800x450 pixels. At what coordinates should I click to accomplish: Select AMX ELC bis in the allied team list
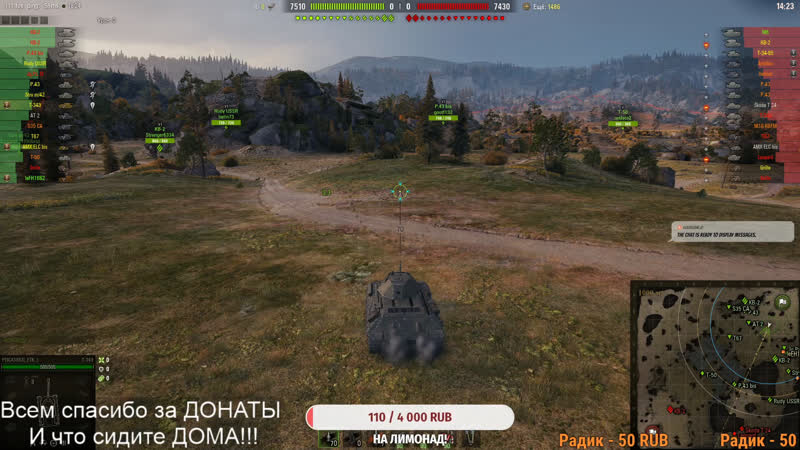(35, 146)
